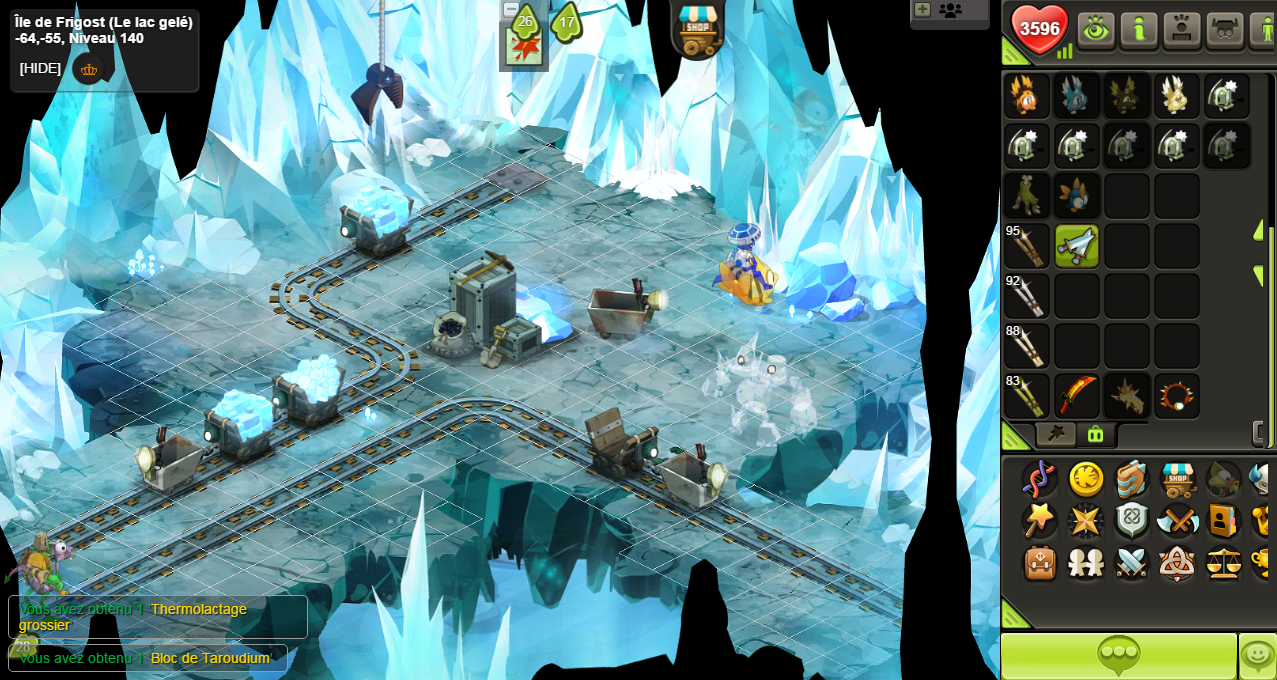Select the red curved blade item slot
Screen dimensions: 1277x680
click(x=1077, y=396)
